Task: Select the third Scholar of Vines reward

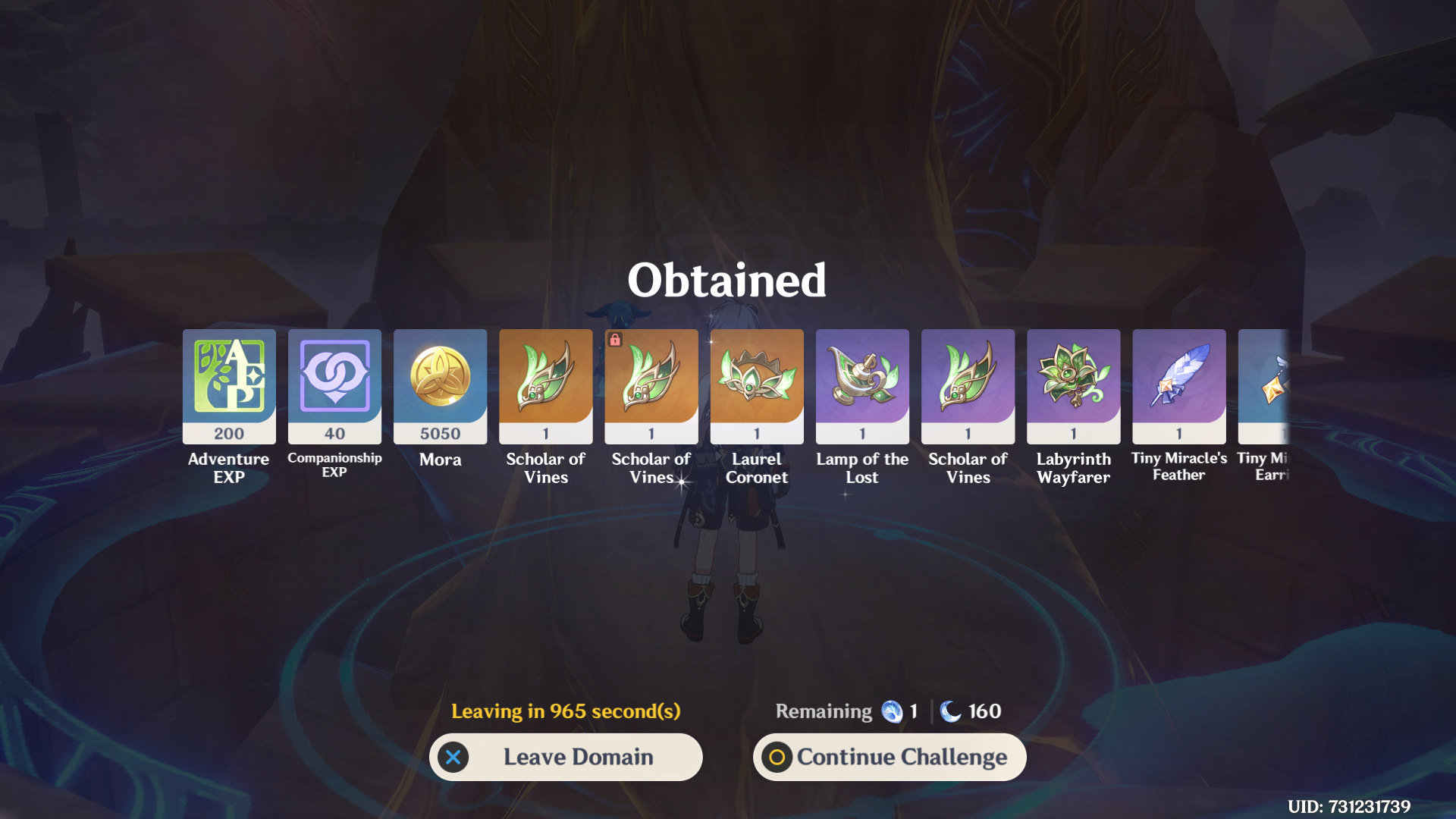Action: click(967, 387)
